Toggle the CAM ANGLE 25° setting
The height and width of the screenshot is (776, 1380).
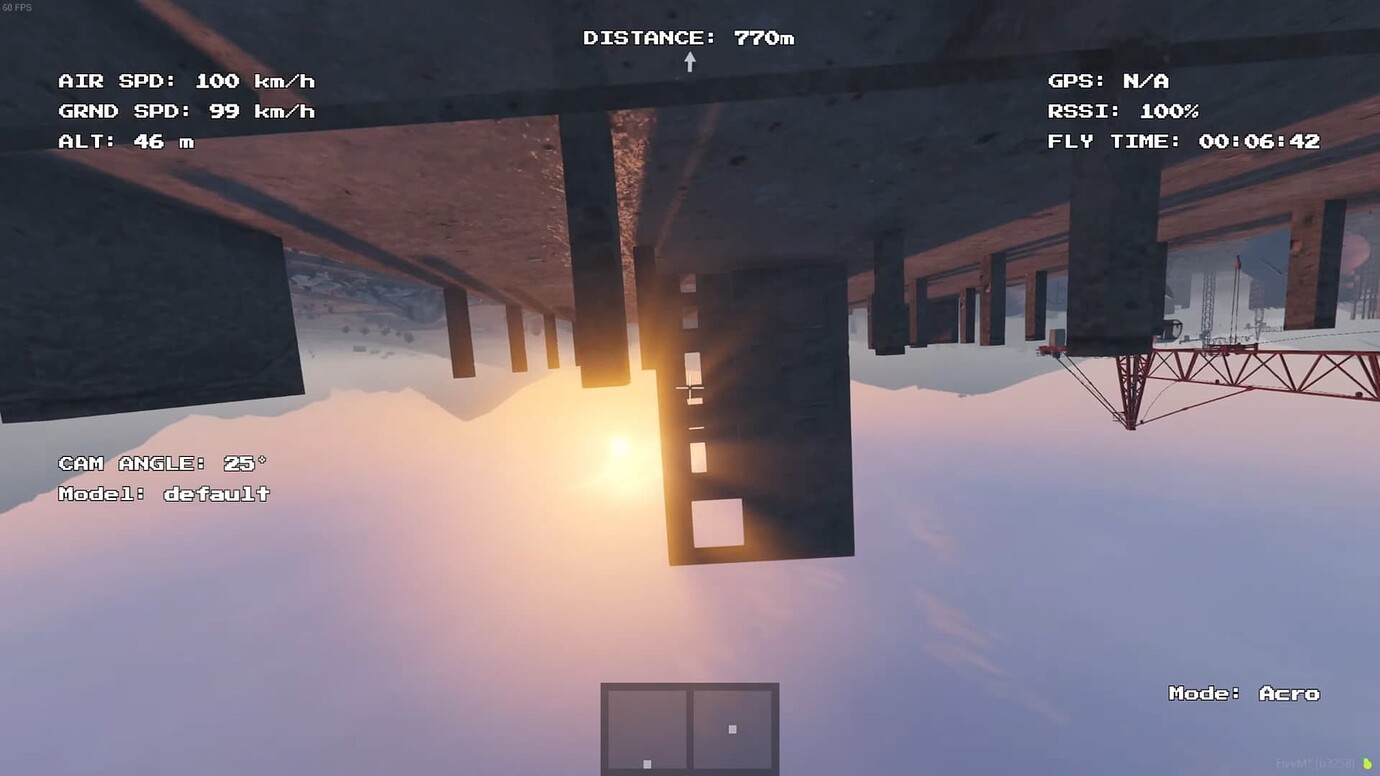point(163,463)
